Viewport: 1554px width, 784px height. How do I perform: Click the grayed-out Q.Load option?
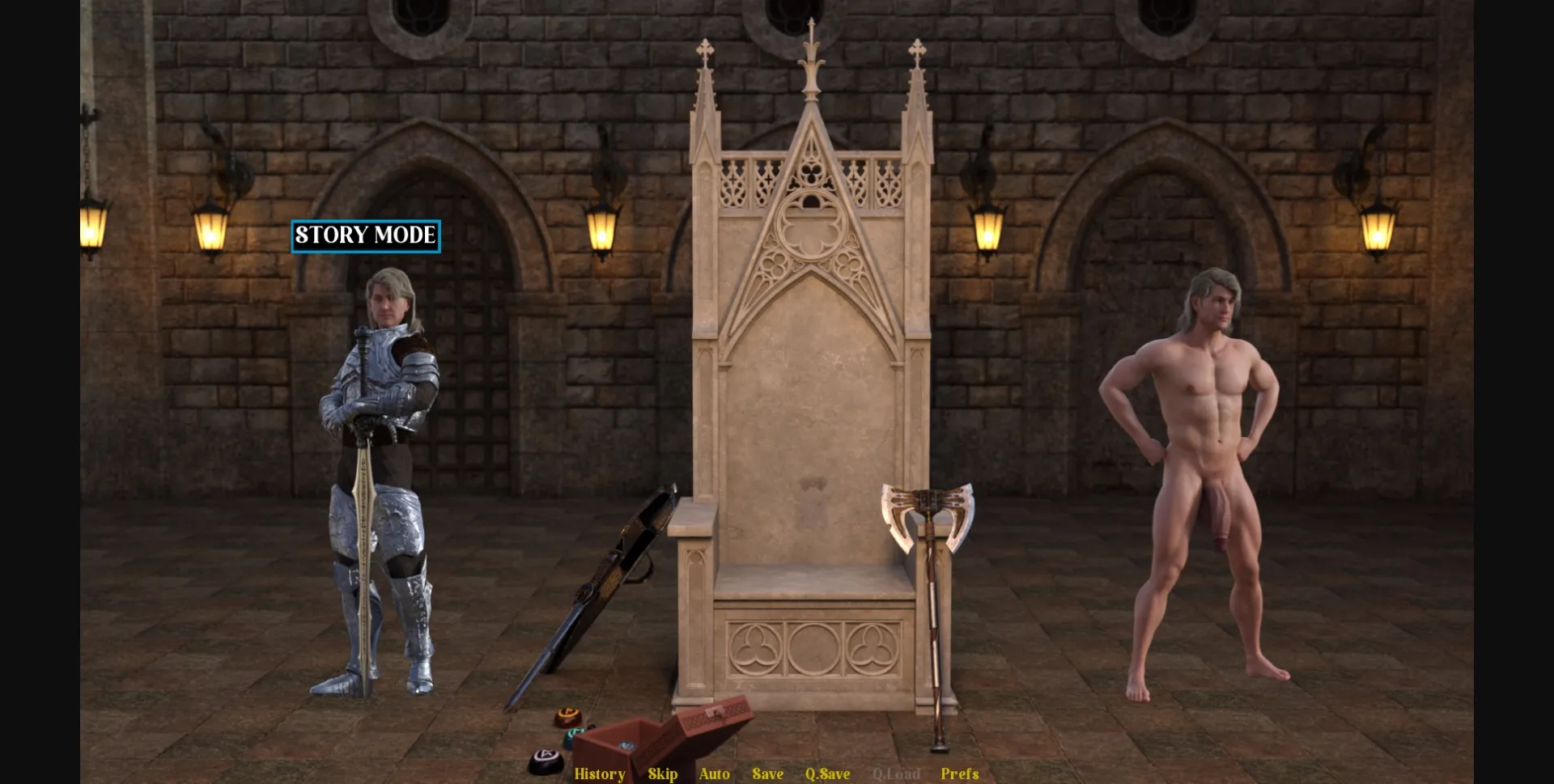pos(895,773)
